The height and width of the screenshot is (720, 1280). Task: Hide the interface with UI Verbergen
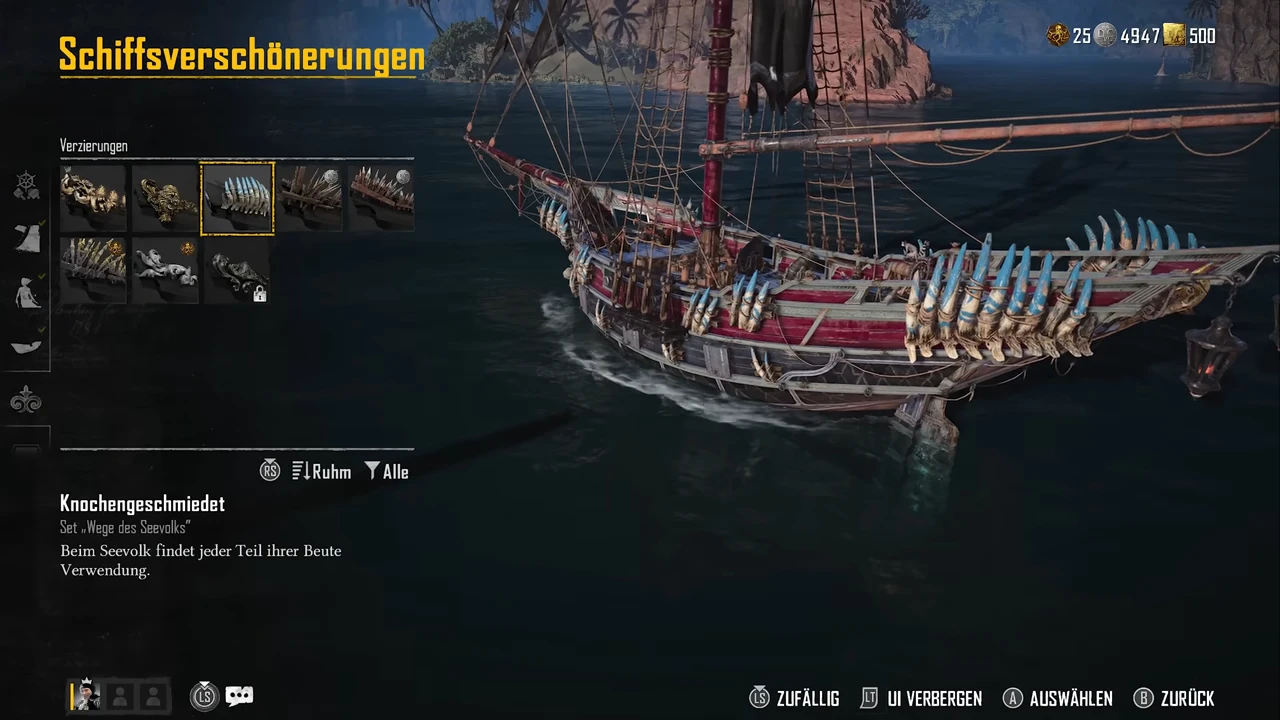(x=921, y=698)
